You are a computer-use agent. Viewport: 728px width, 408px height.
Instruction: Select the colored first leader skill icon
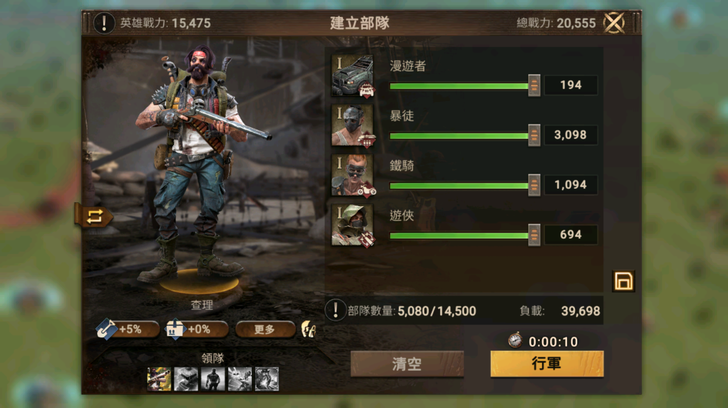coord(159,378)
